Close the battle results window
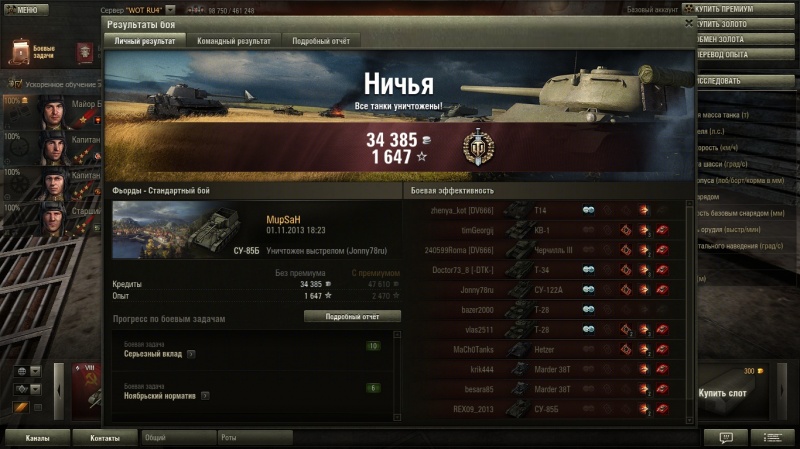This screenshot has width=800, height=449. pos(688,21)
